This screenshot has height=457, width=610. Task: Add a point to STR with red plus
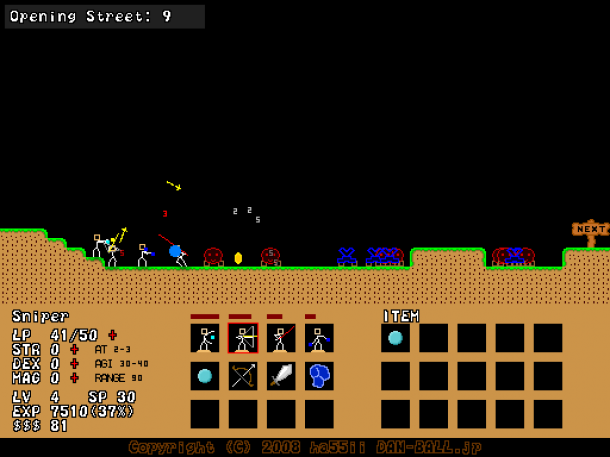click(x=74, y=349)
